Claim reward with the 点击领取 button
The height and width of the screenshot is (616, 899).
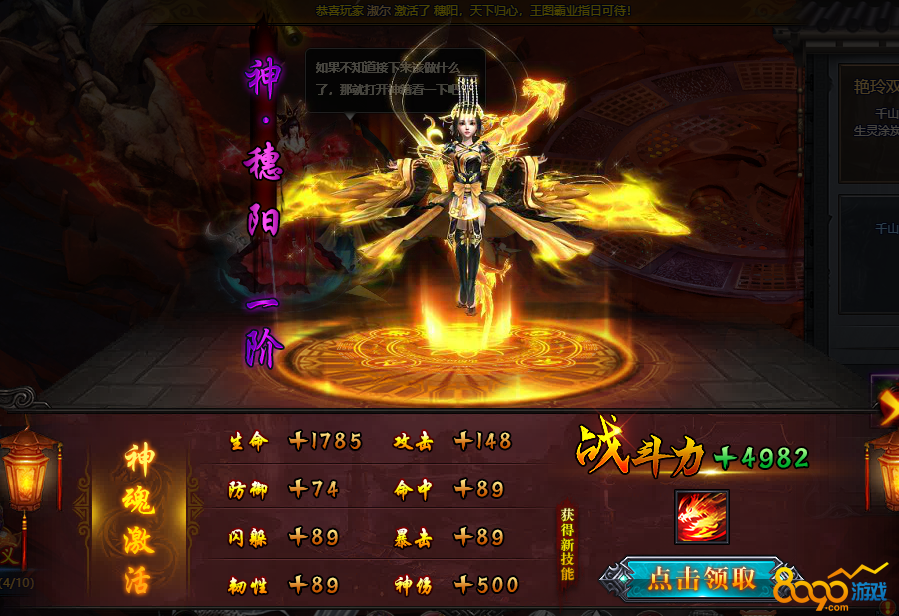[701, 579]
